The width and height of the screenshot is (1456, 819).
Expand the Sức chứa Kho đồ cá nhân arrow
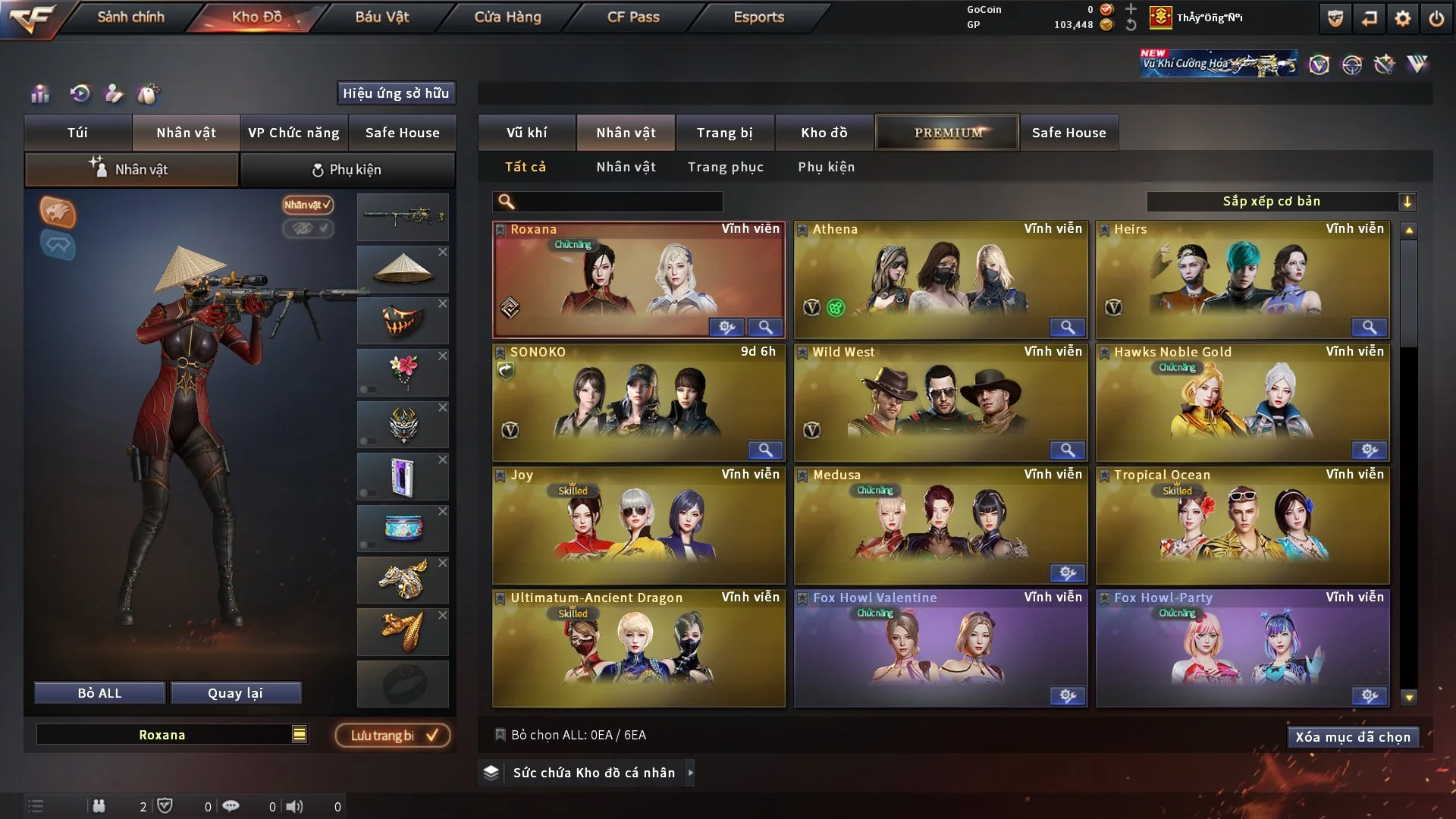tap(689, 773)
